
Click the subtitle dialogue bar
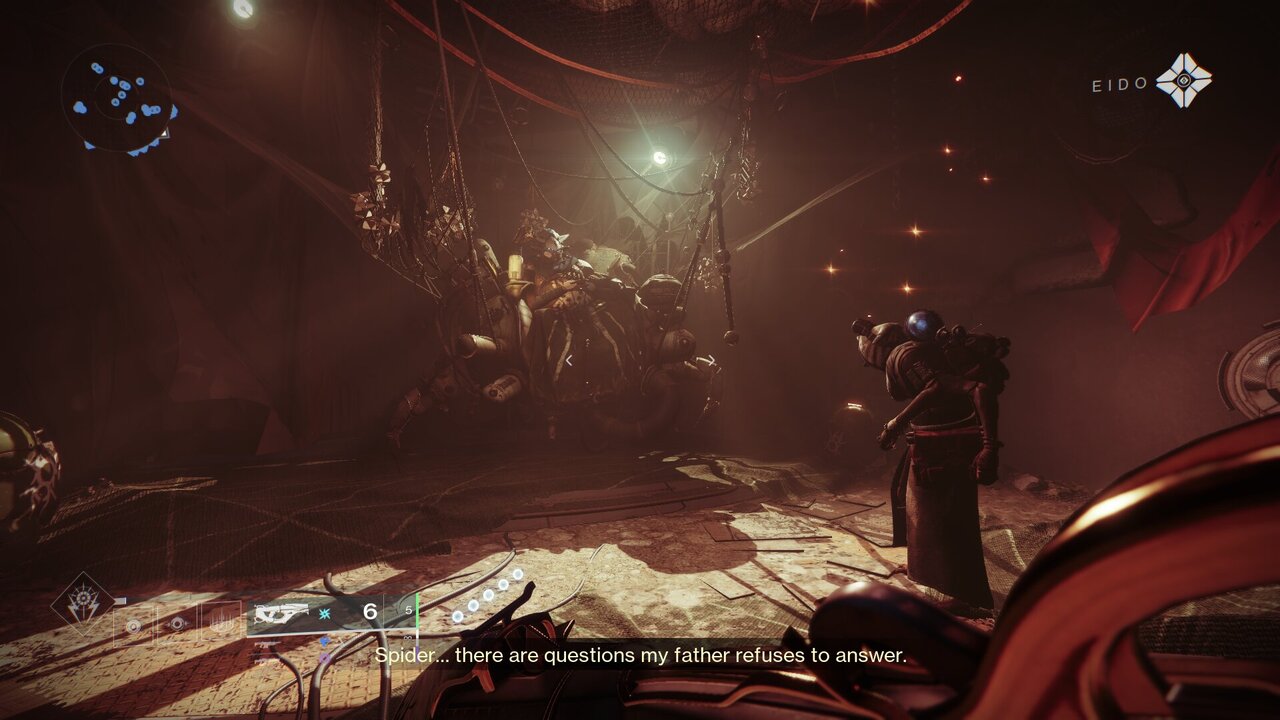(x=640, y=658)
